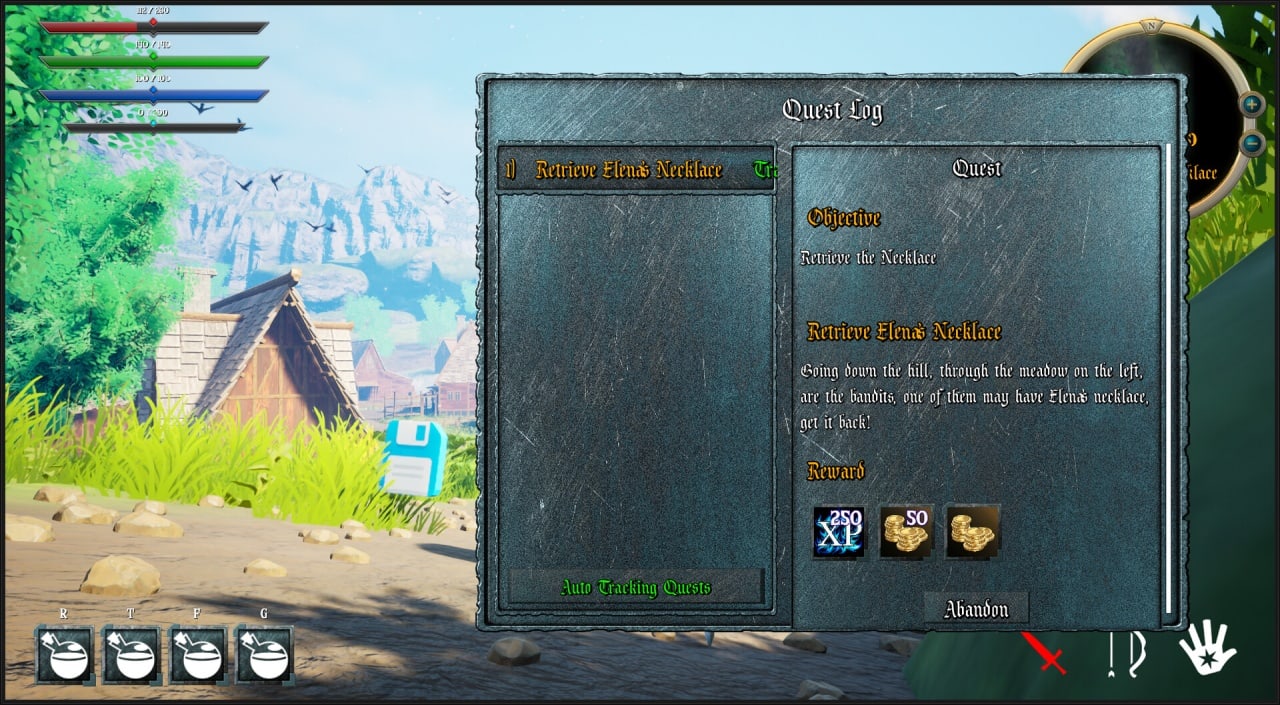Toggle the green tracking label on the quest row
The image size is (1280, 705).
765,170
